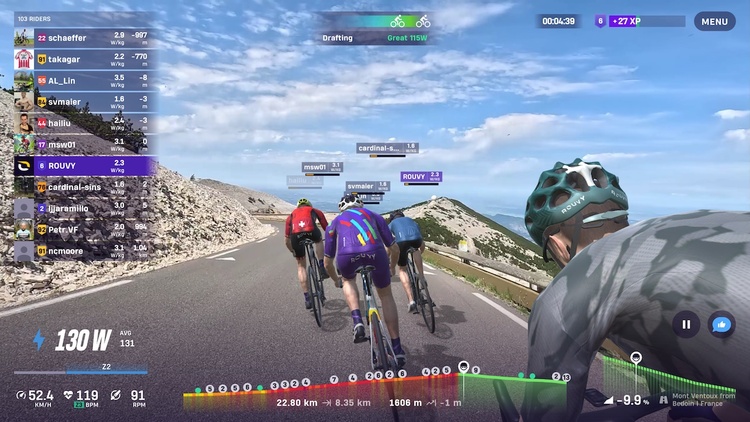Send a thumbs-up to riders
The width and height of the screenshot is (750, 422).
click(721, 324)
